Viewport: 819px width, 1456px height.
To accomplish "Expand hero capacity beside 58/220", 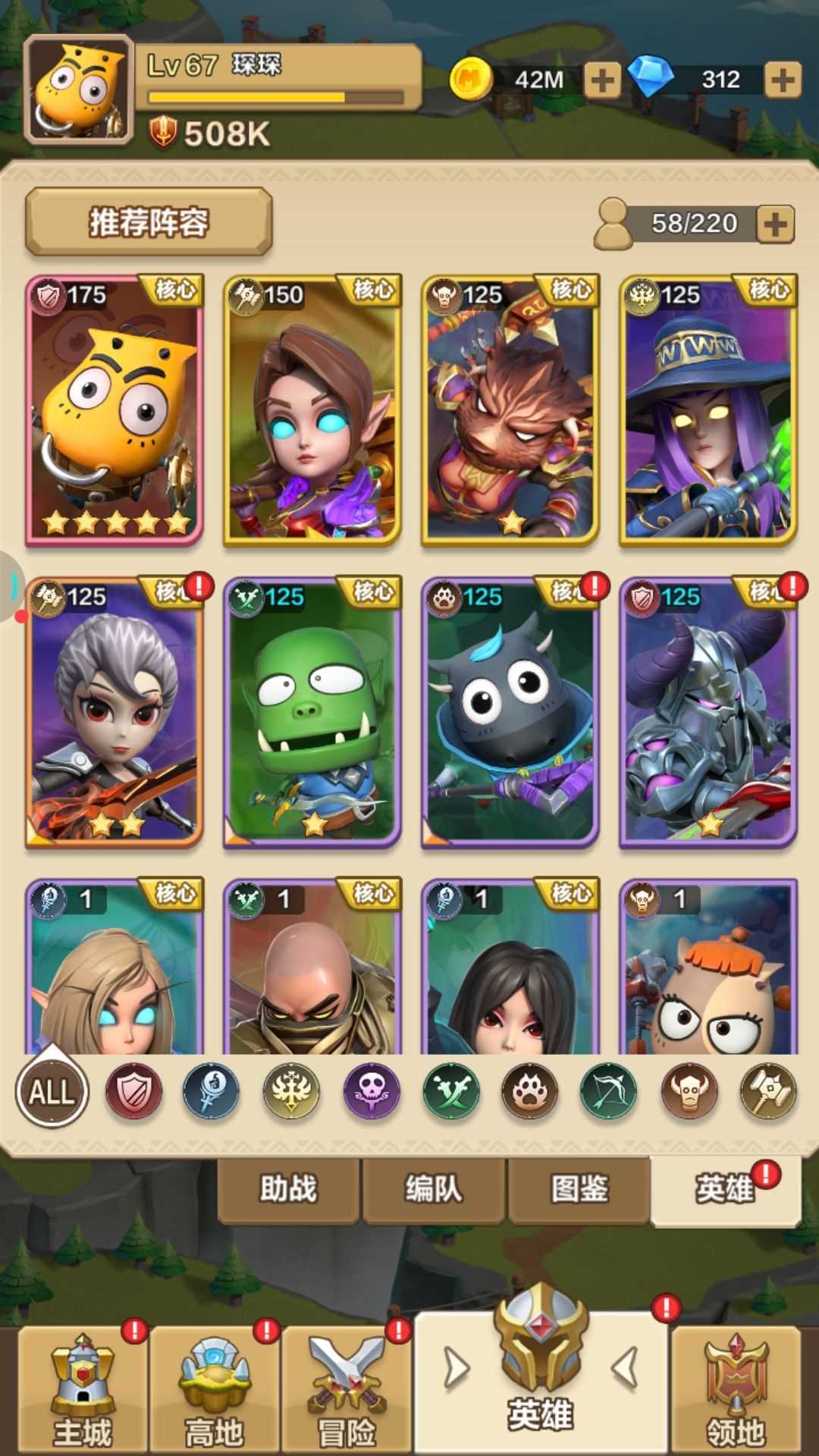I will 774,224.
